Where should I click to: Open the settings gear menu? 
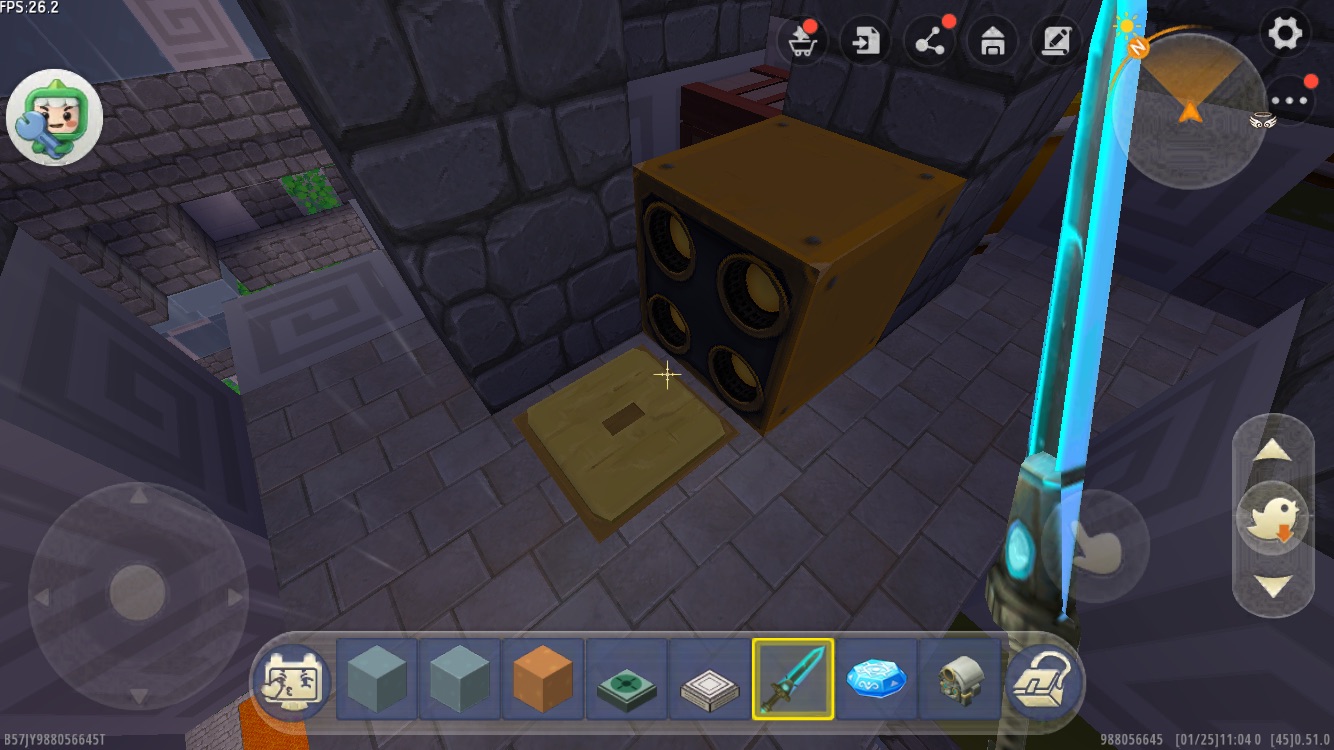click(1285, 35)
